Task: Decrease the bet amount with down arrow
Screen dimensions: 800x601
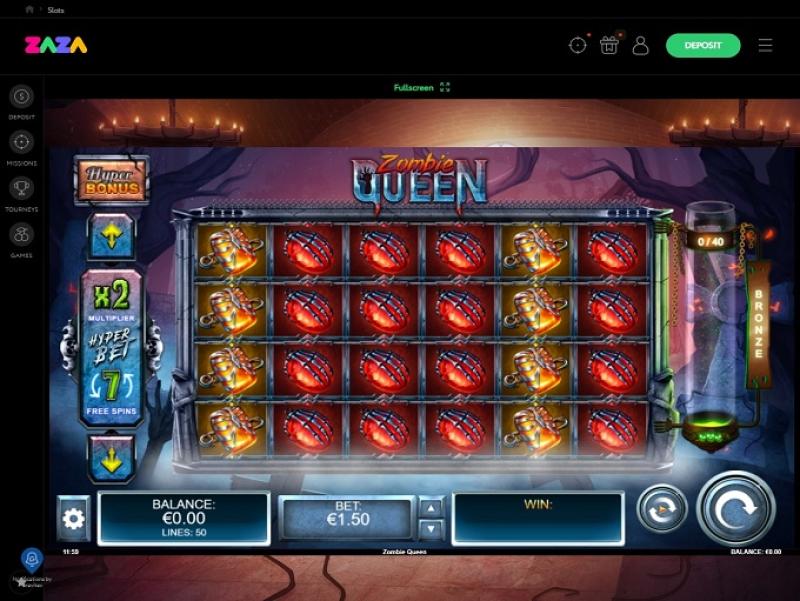Action: 430,529
